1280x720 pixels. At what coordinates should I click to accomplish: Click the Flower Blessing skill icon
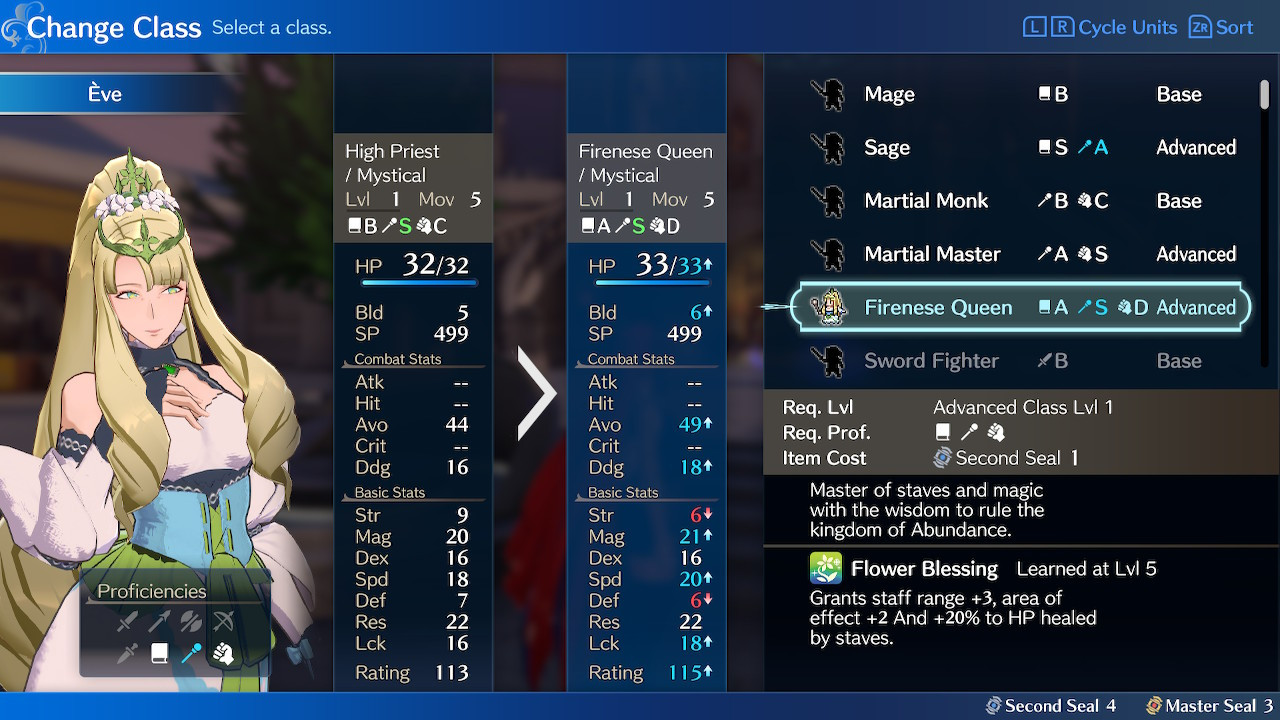pyautogui.click(x=826, y=568)
